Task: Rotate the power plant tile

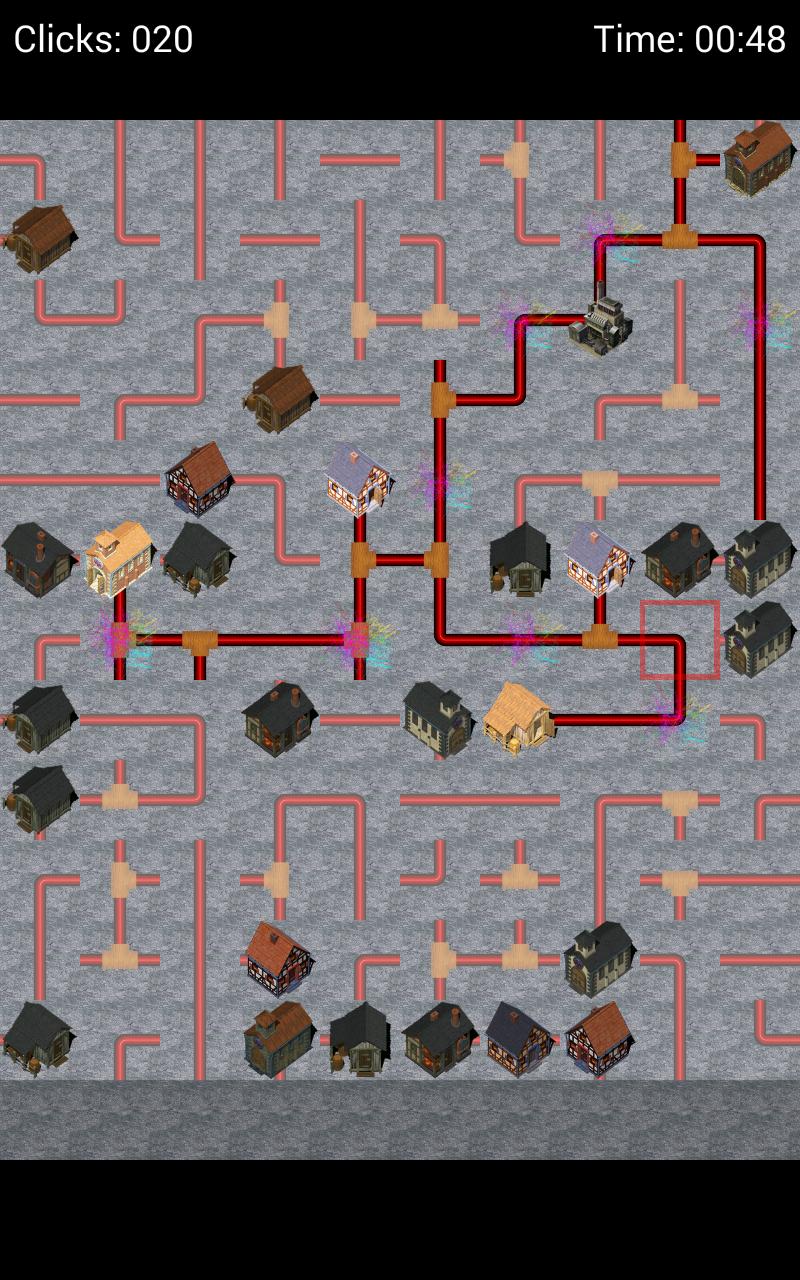Action: click(600, 322)
